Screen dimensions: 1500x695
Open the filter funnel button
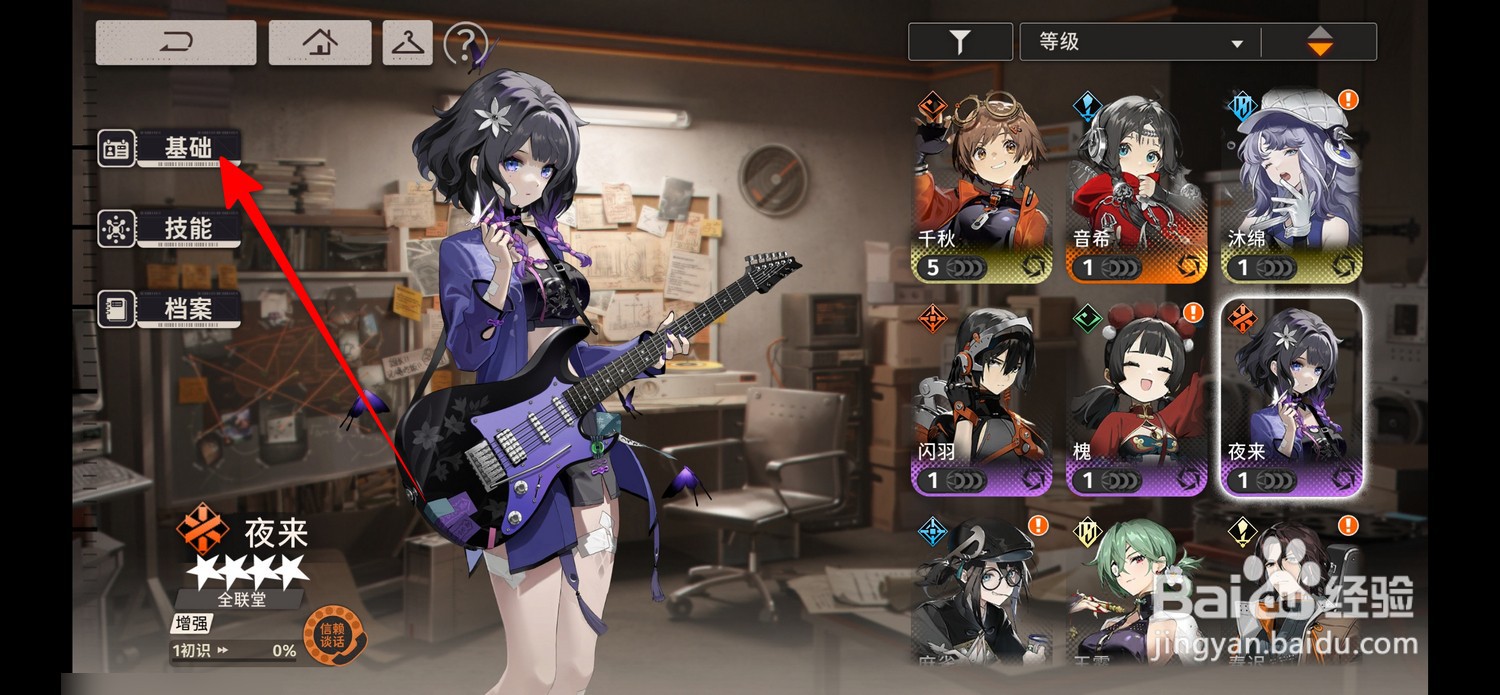pyautogui.click(x=959, y=43)
